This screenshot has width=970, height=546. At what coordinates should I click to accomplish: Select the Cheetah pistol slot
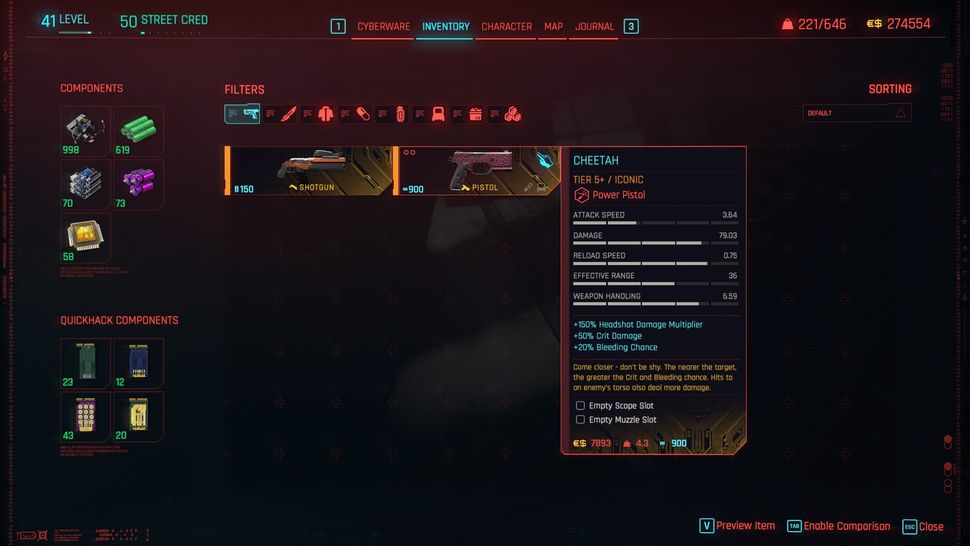(476, 170)
